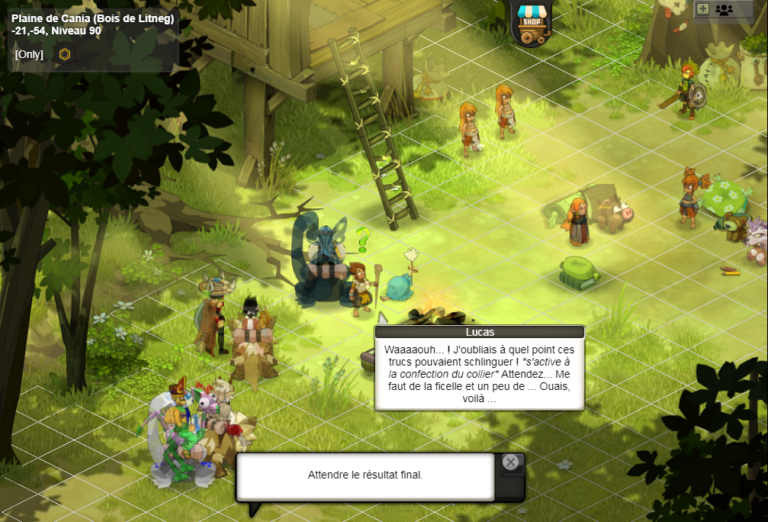Close the dialogue reply box
Screen dimensions: 768x522
click(510, 462)
